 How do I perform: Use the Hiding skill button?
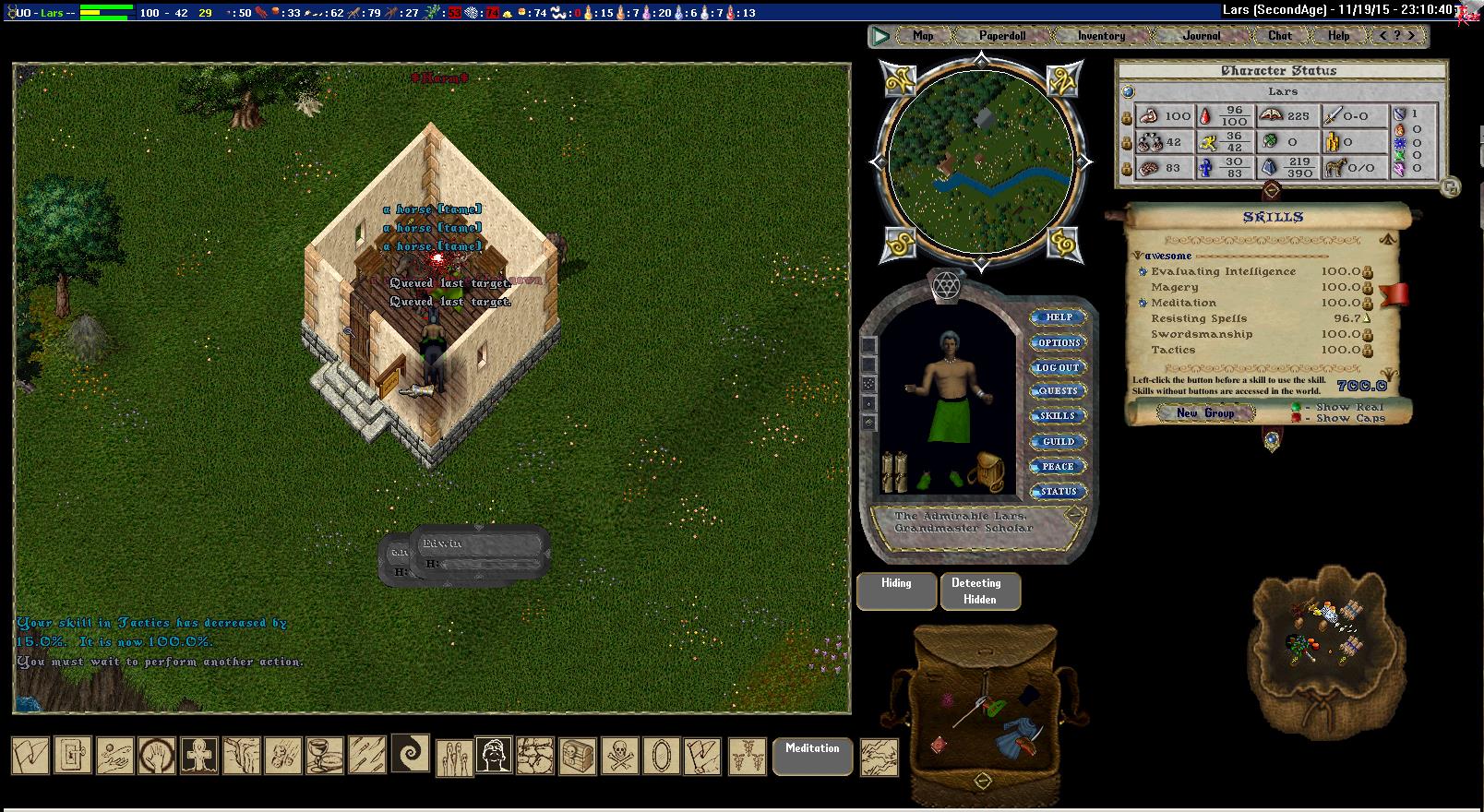click(896, 591)
